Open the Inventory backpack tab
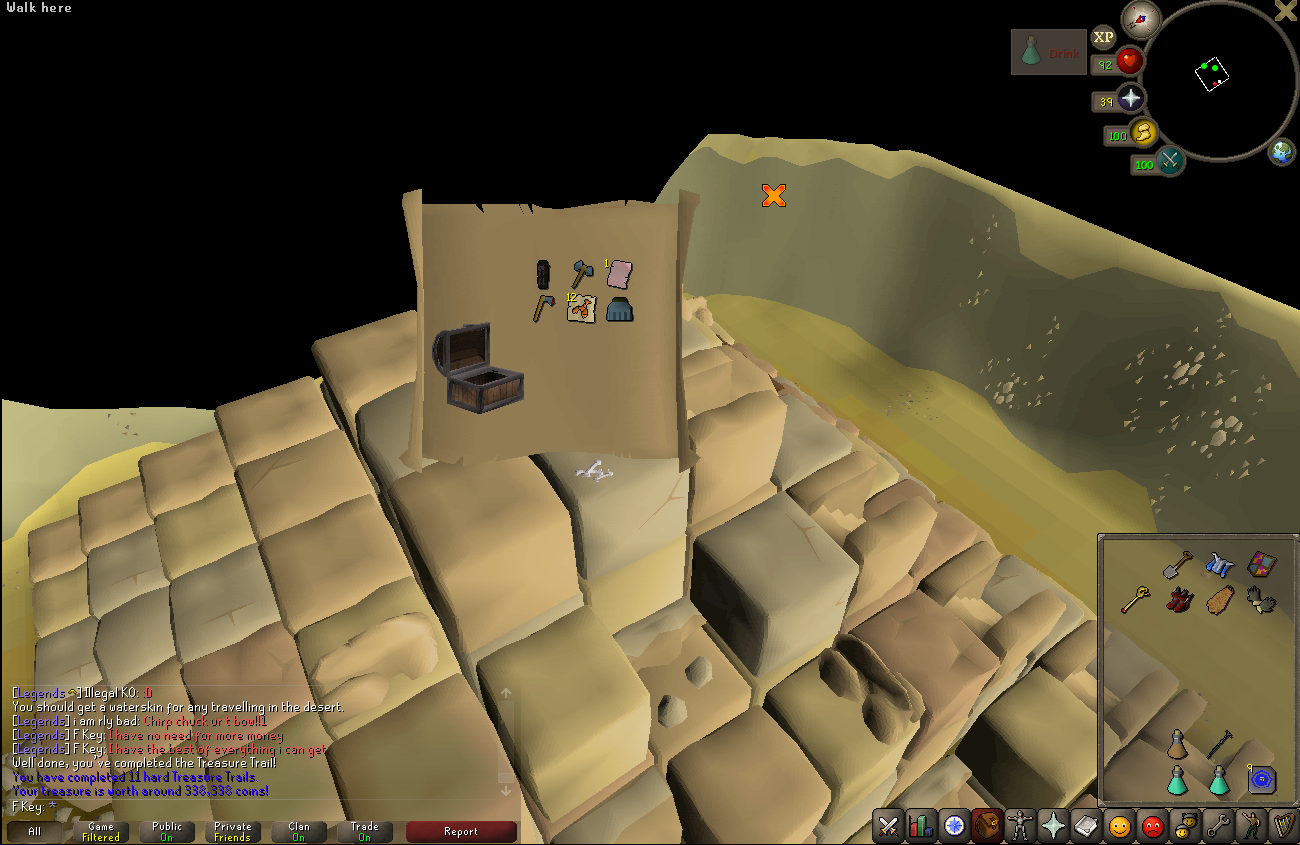Image resolution: width=1300 pixels, height=845 pixels. (986, 827)
